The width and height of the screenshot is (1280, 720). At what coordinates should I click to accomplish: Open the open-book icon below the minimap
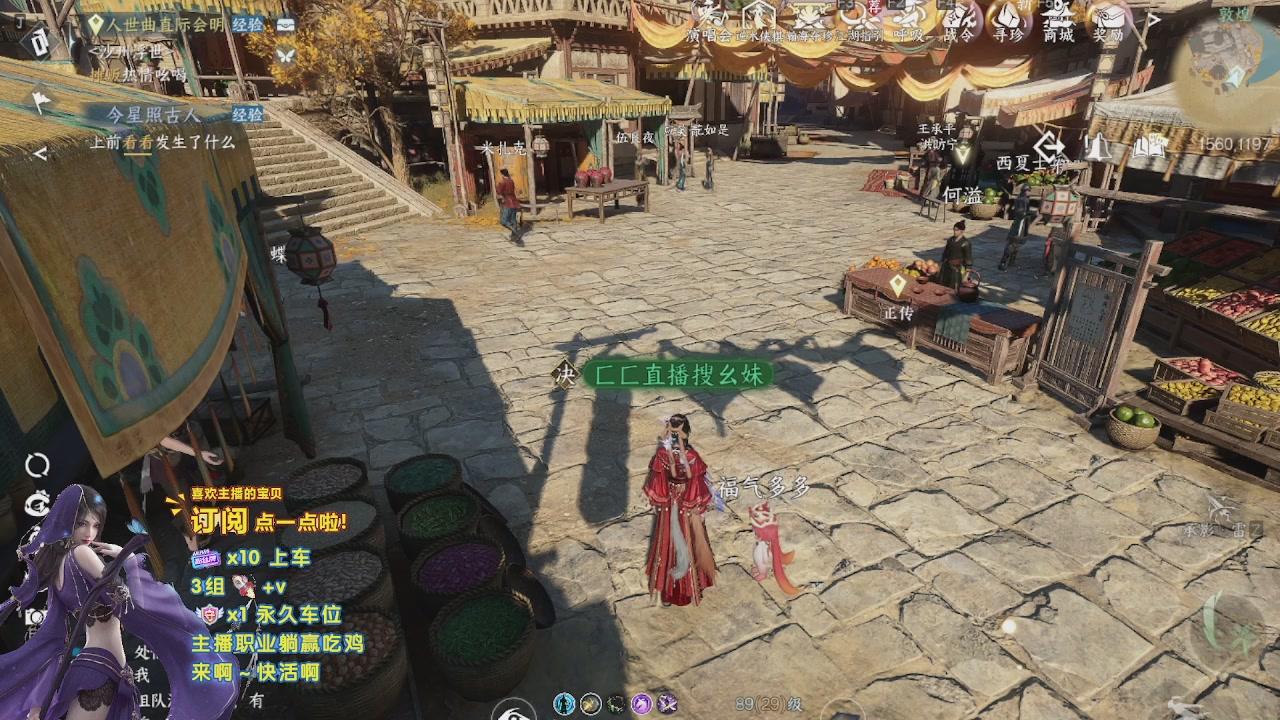click(1149, 147)
